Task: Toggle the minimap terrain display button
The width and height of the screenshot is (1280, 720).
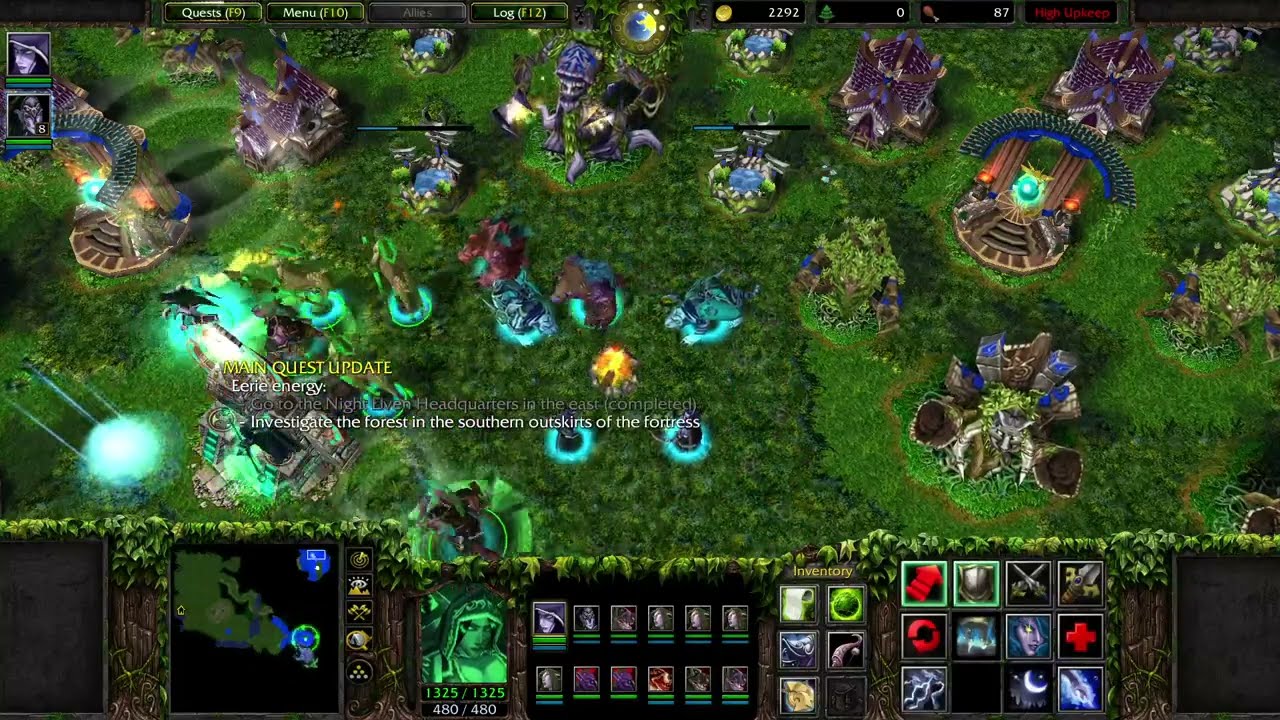Action: [359, 586]
